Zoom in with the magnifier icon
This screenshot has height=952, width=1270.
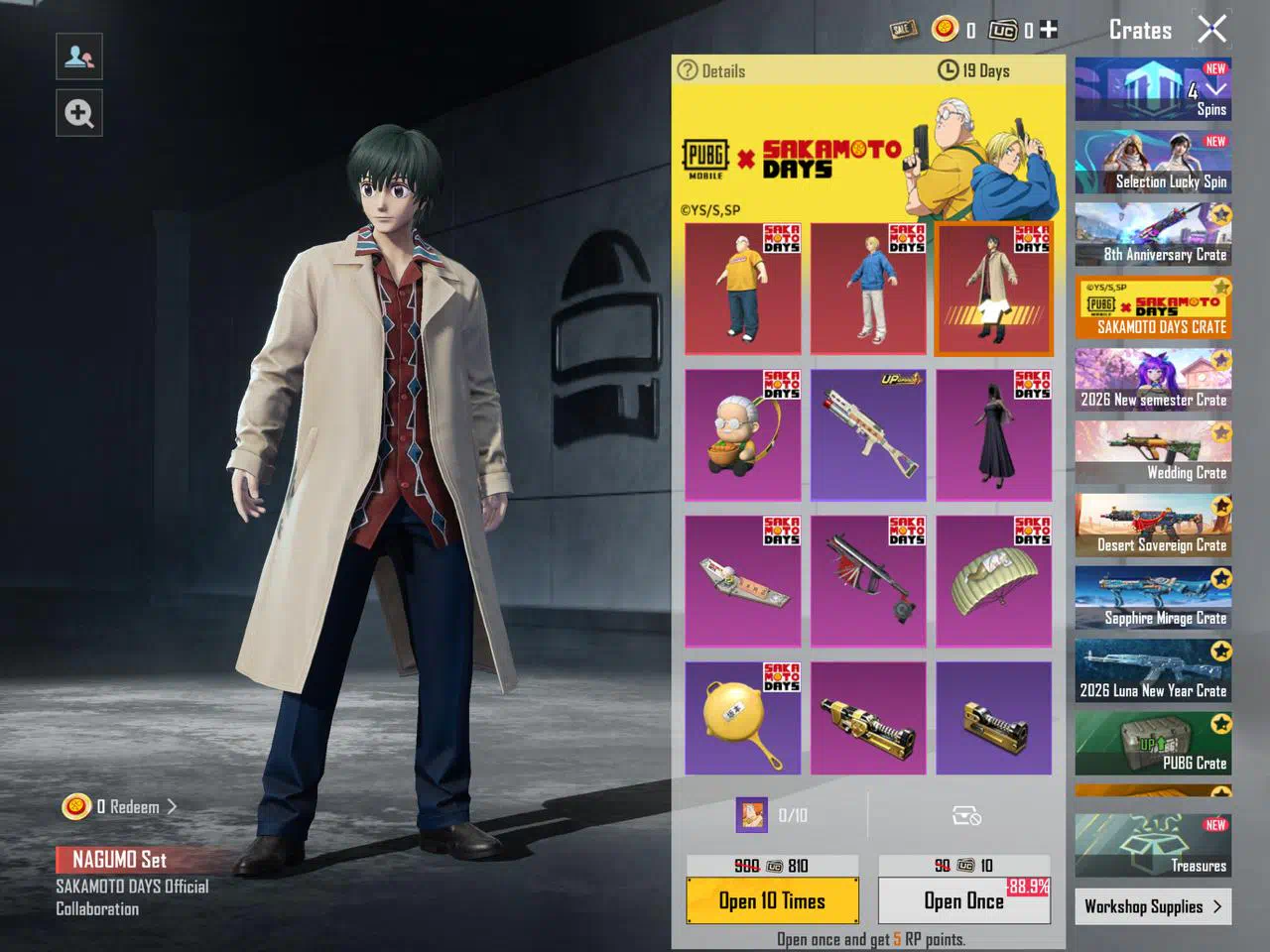coord(79,113)
